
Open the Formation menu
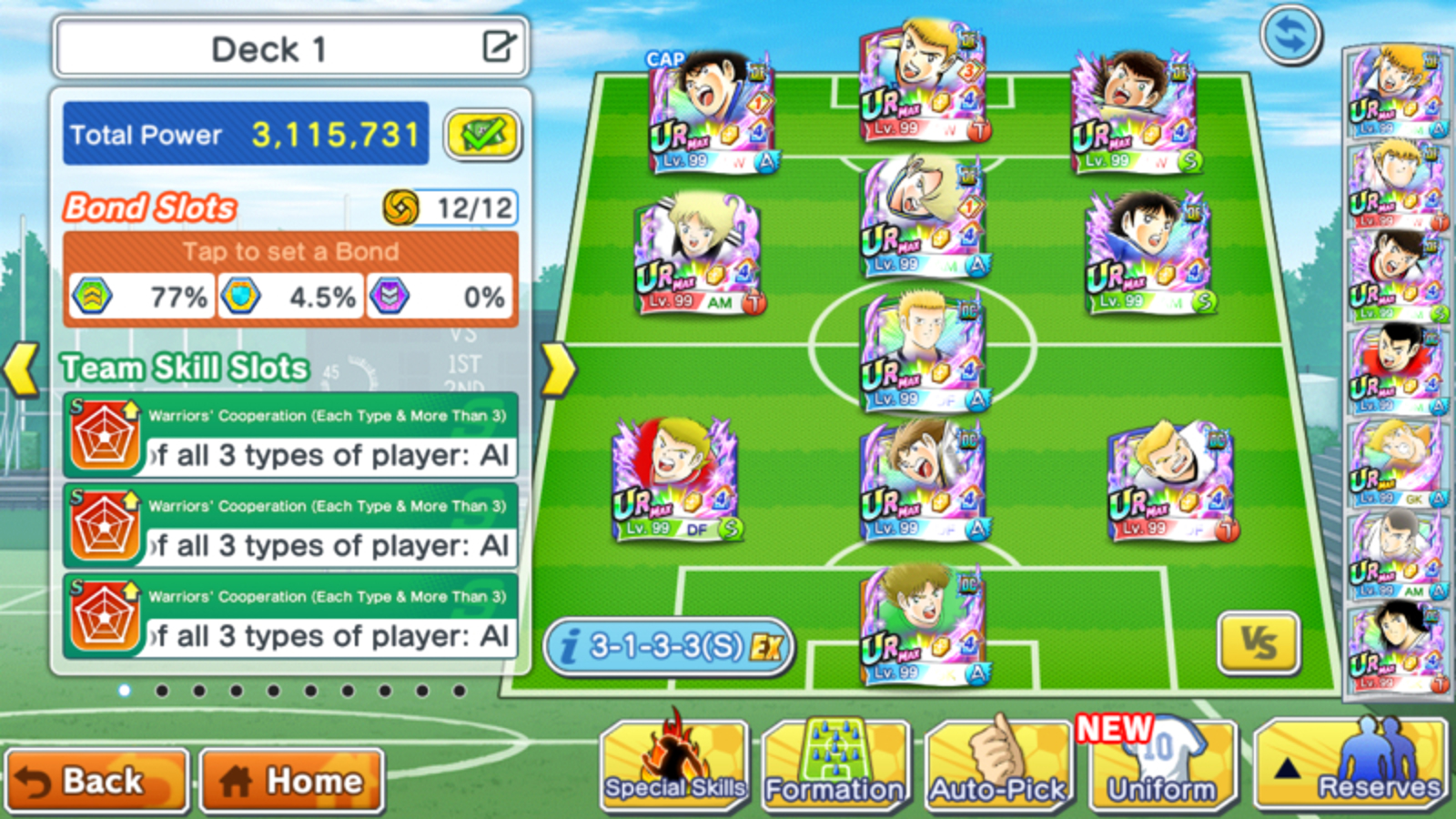(835, 766)
